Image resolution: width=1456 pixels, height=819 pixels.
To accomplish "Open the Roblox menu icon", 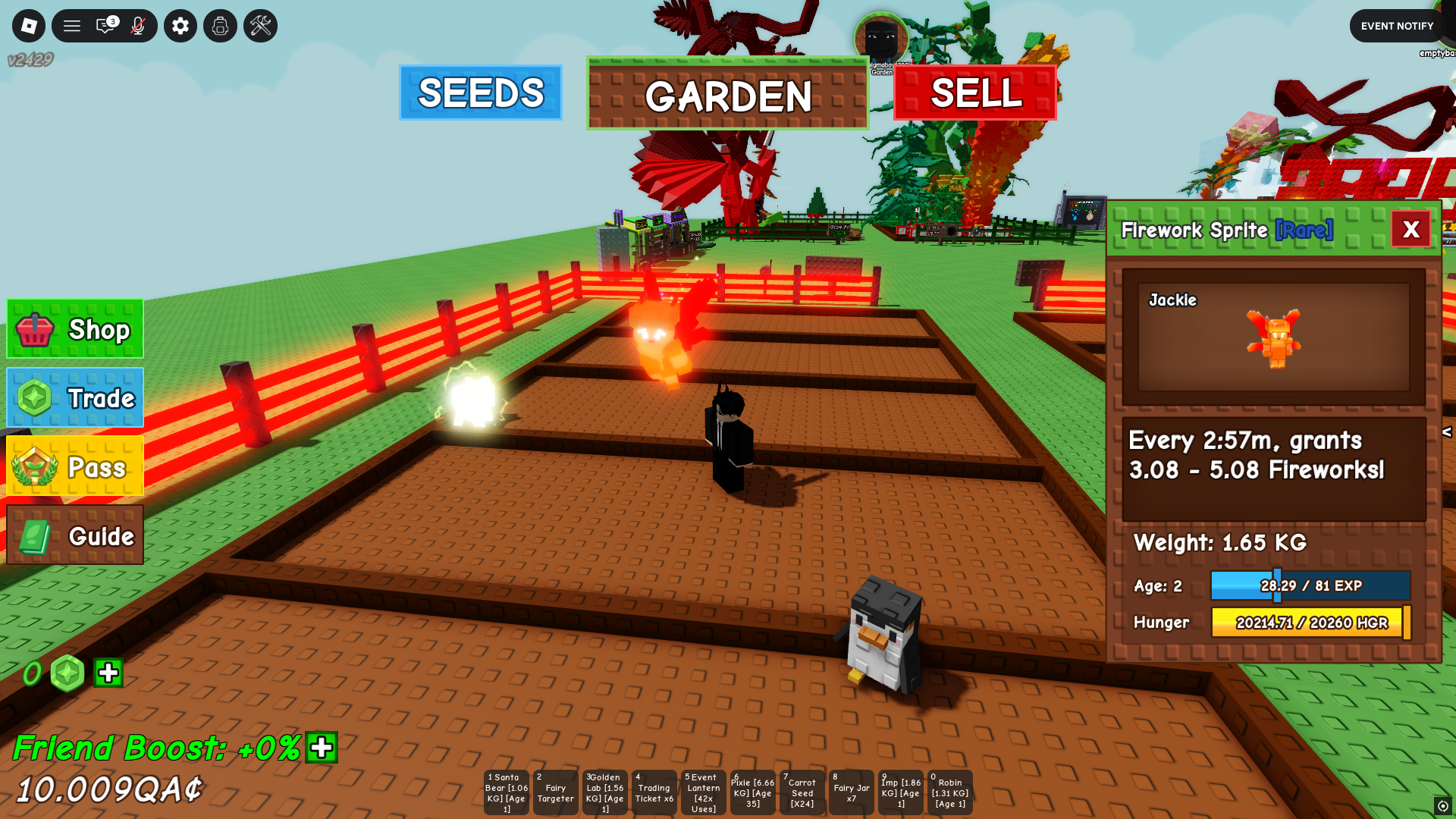I will (28, 25).
